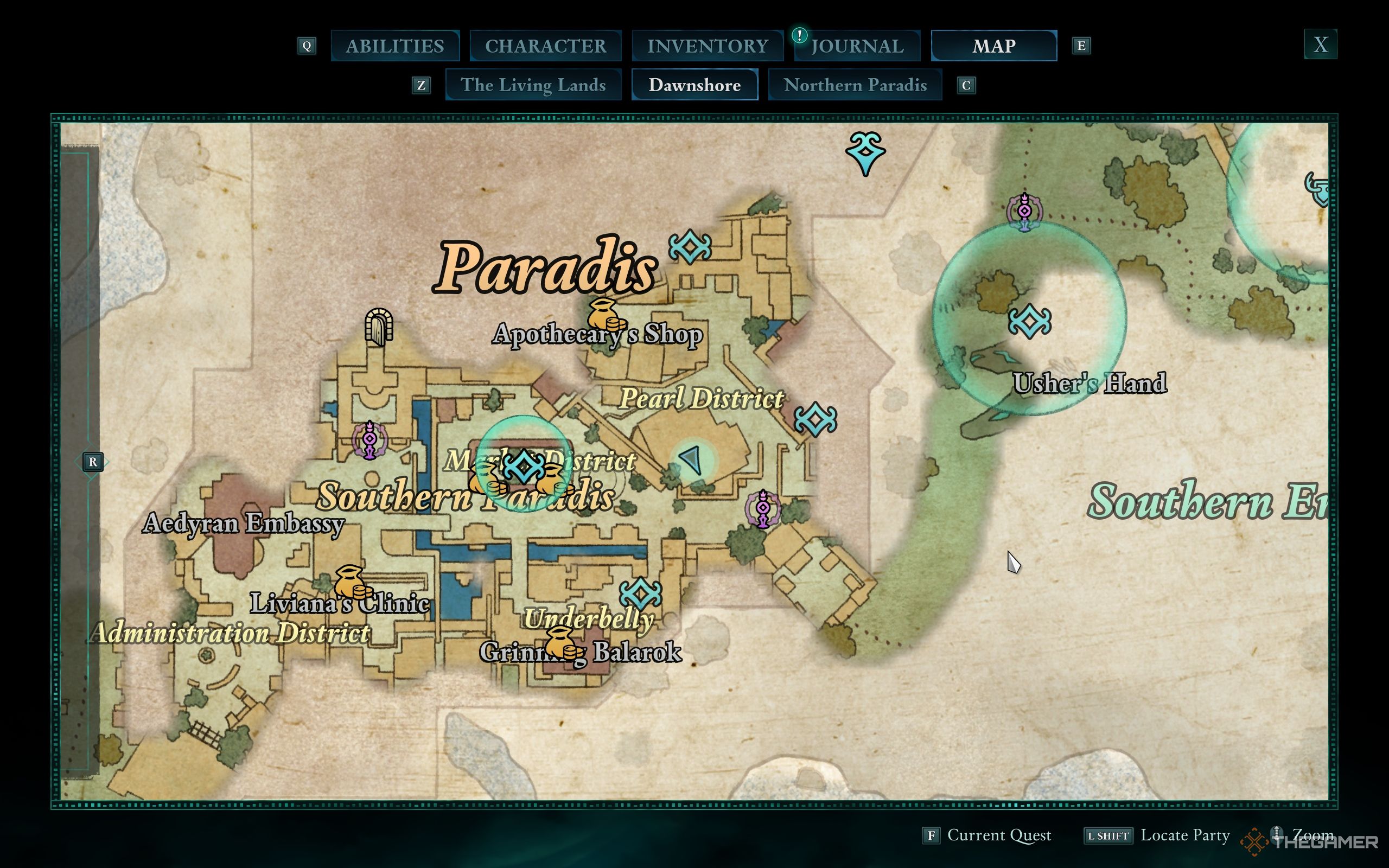Select the purple beacon above Usher's Hand
This screenshot has width=1389, height=868.
[1024, 211]
